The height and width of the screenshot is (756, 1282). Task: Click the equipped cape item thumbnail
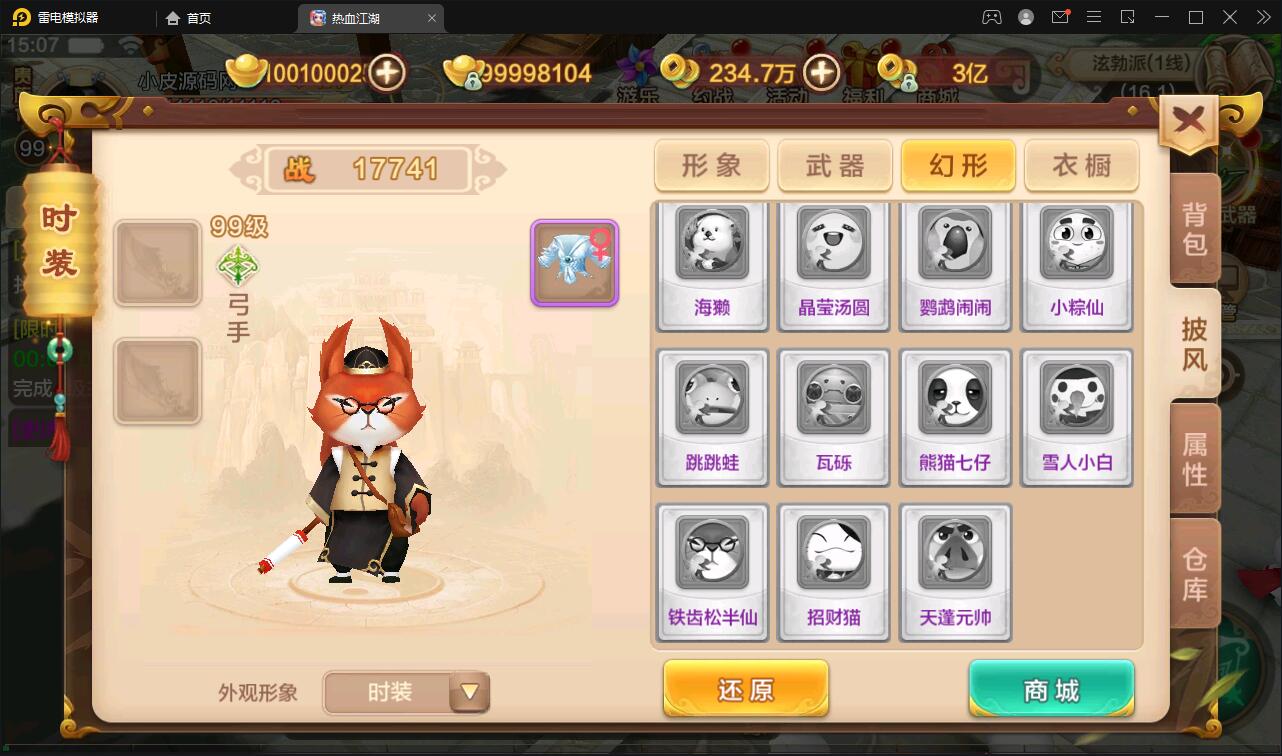(x=574, y=262)
